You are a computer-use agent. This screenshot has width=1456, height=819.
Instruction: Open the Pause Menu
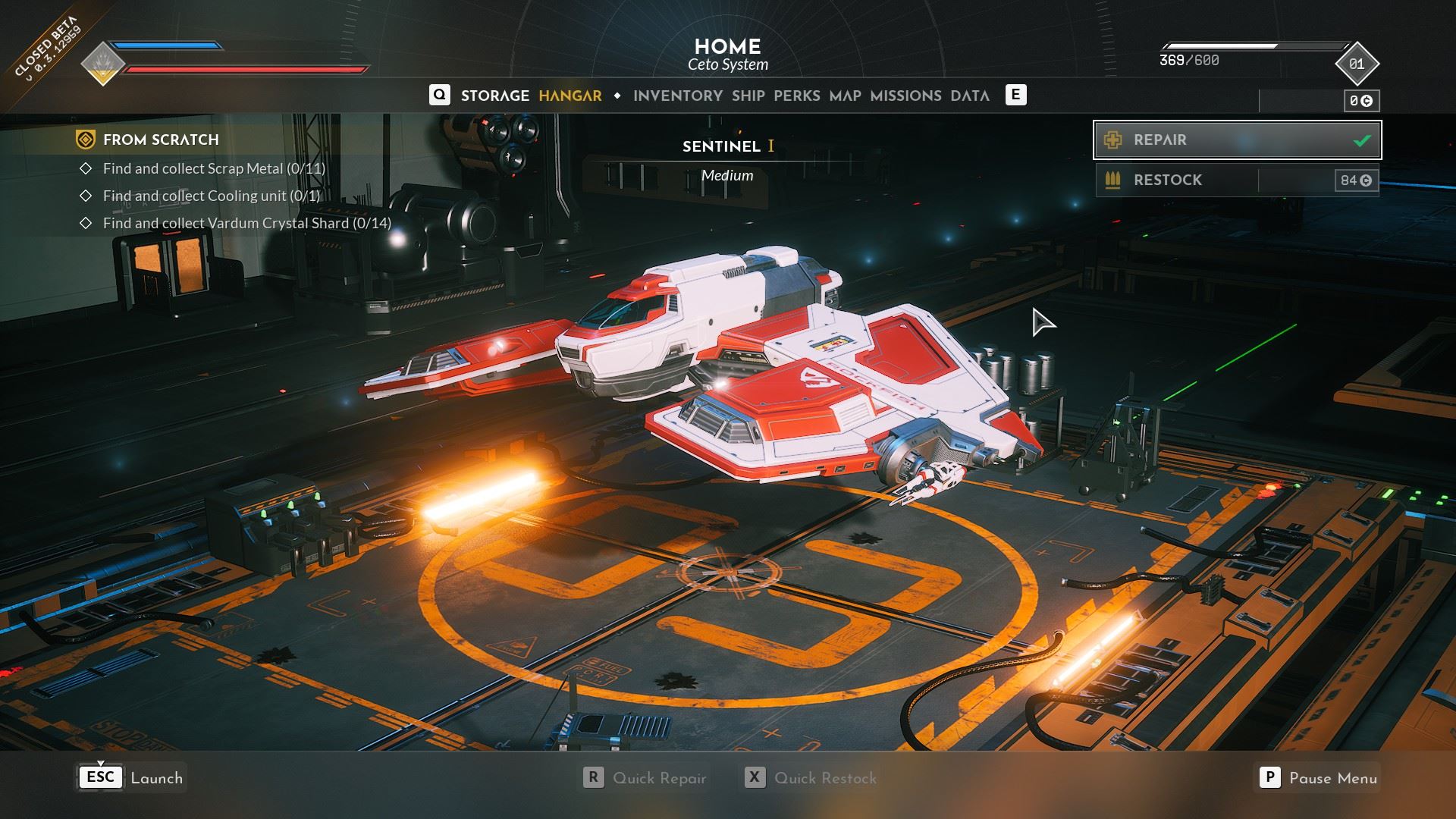click(1318, 778)
